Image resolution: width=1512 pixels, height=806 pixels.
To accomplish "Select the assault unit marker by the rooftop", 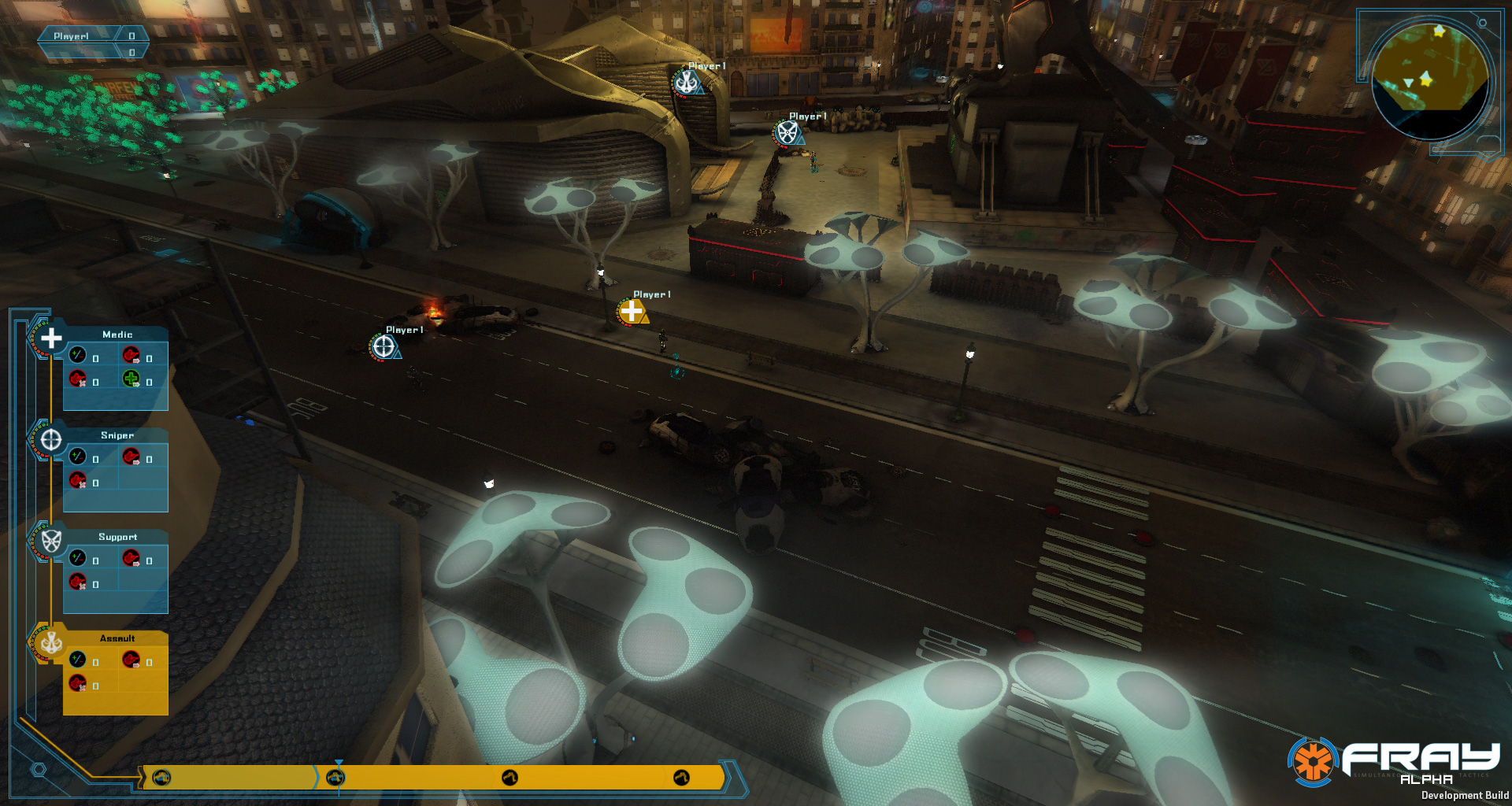I will click(687, 82).
